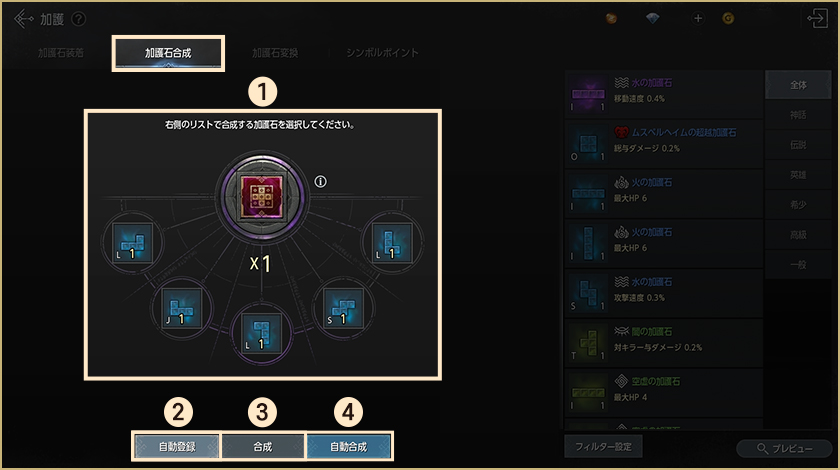Image resolution: width=840 pixels, height=470 pixels.
Task: Select the 加護石合成 tab
Action: click(x=168, y=53)
